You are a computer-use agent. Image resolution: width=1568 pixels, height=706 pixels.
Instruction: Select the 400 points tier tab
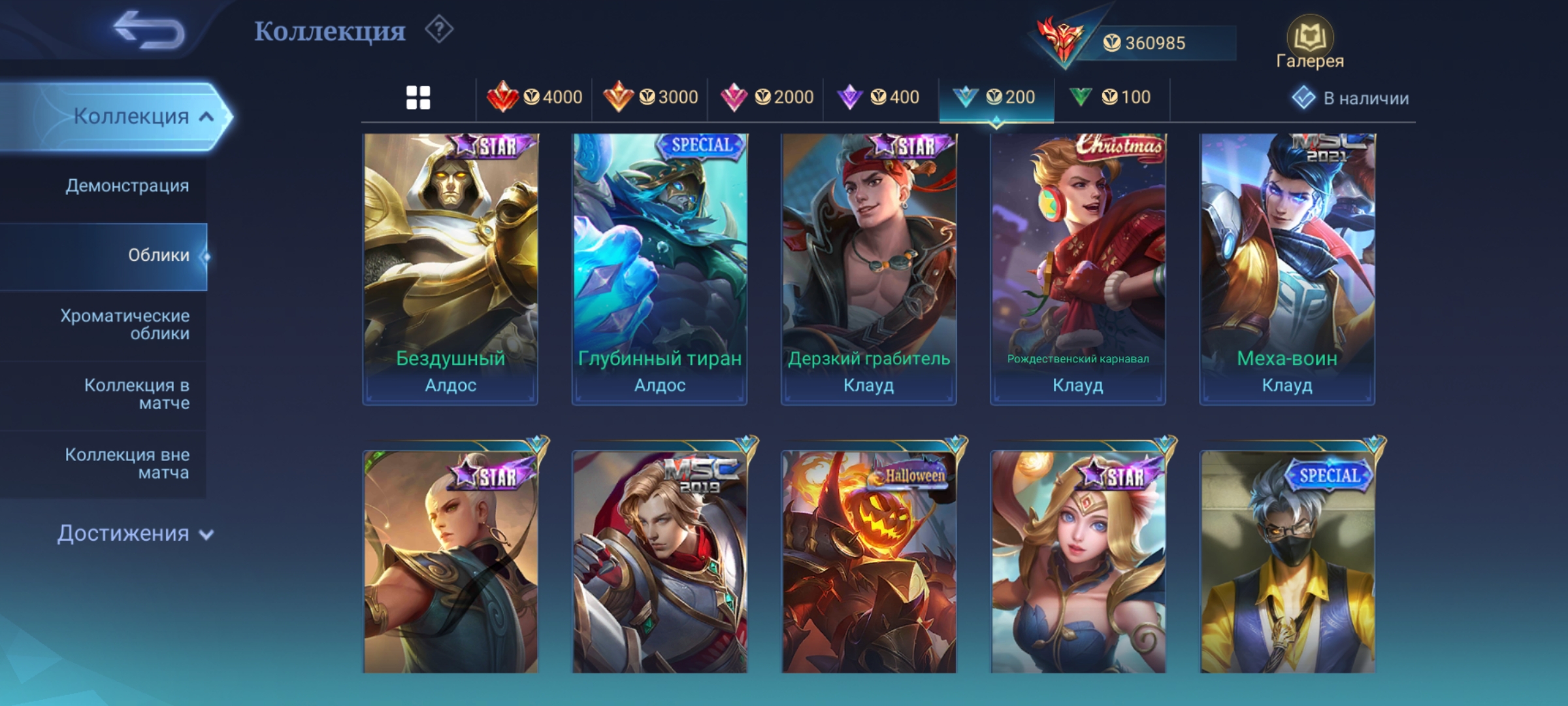tap(879, 98)
